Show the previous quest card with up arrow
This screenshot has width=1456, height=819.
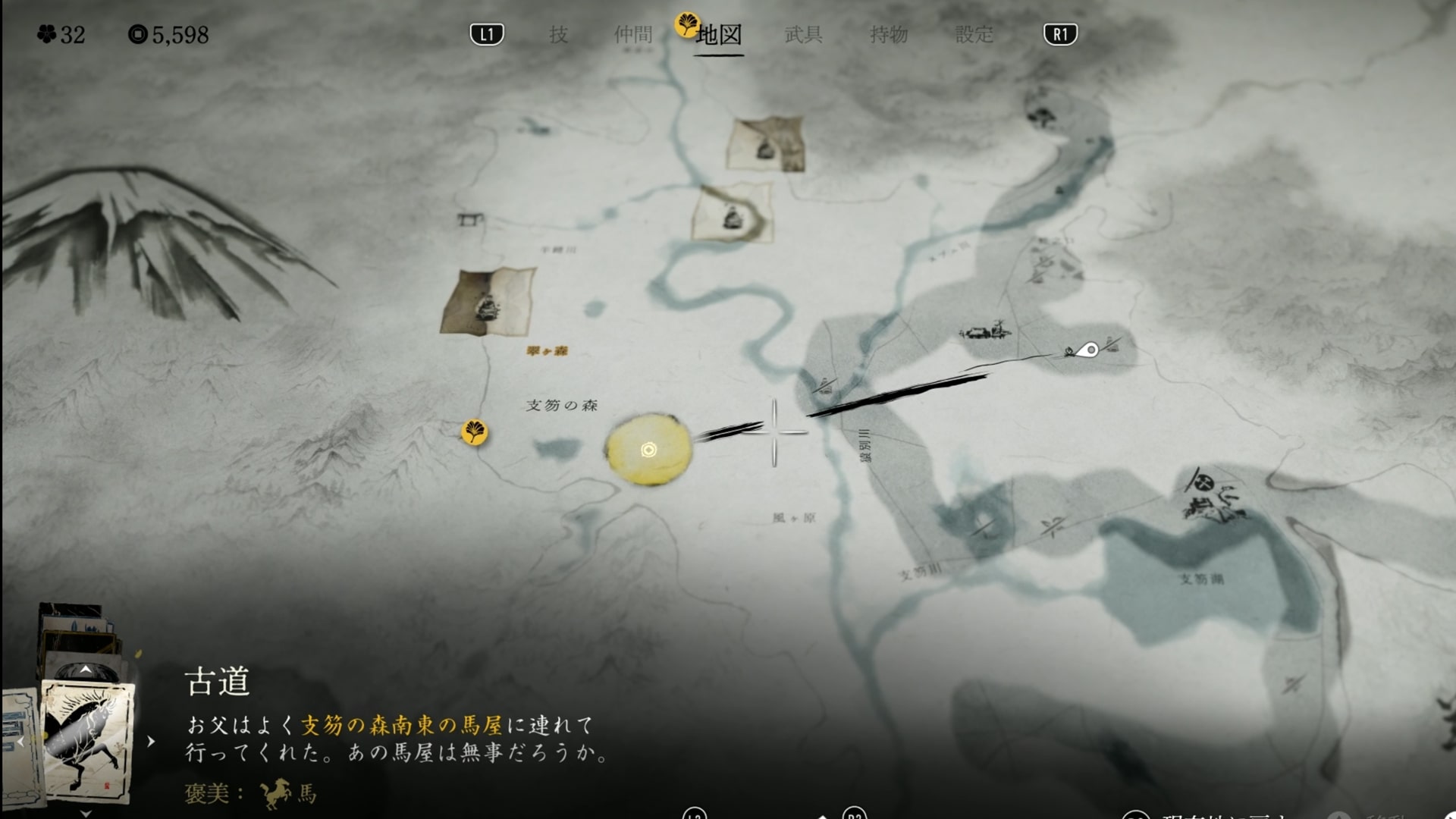point(86,670)
